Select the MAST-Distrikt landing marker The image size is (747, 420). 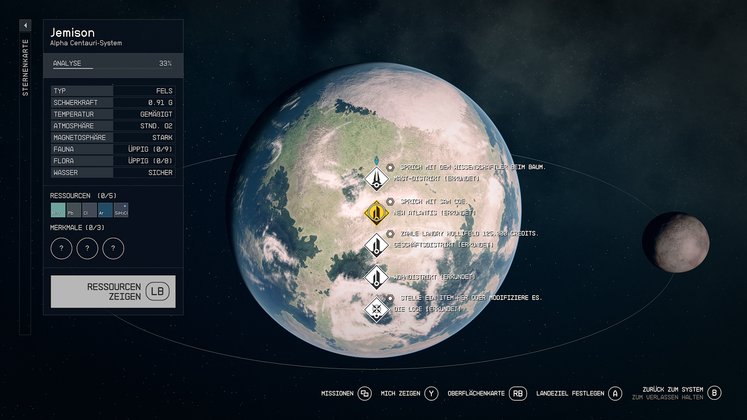coord(376,179)
